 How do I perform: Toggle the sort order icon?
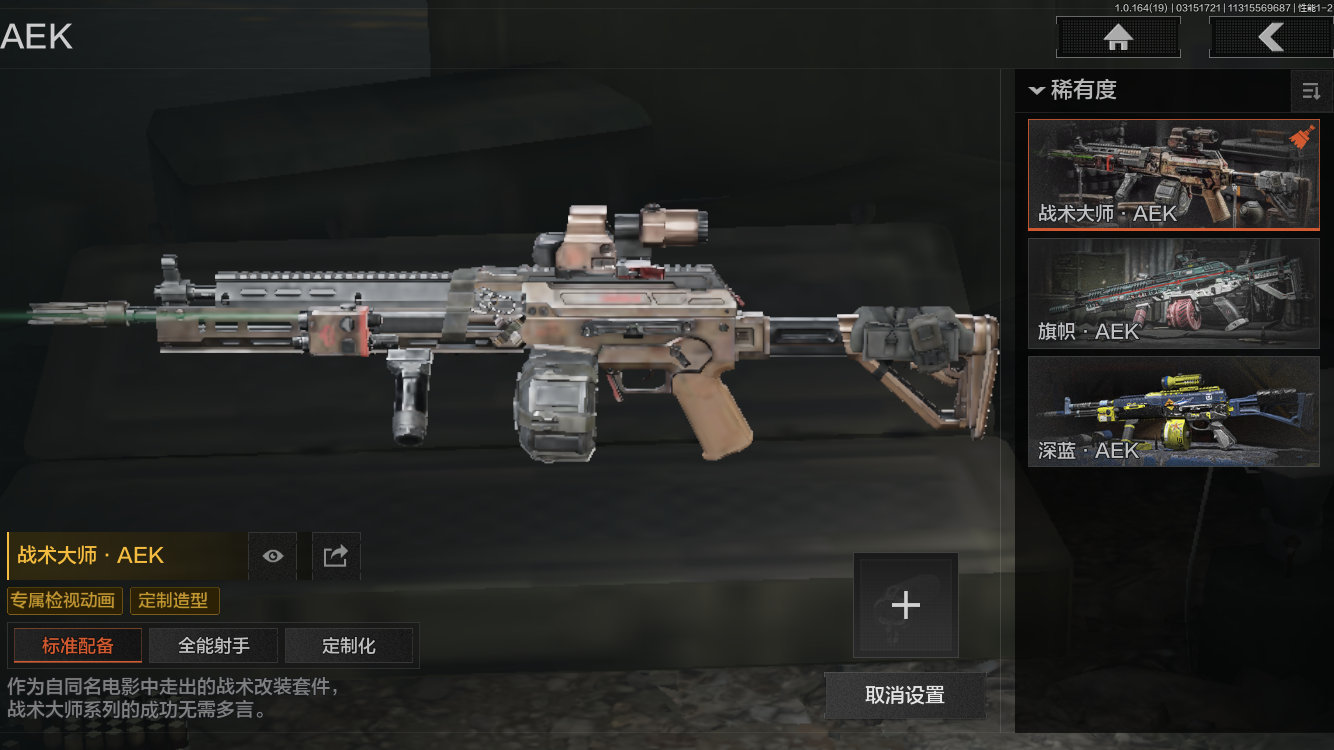tap(1310, 92)
